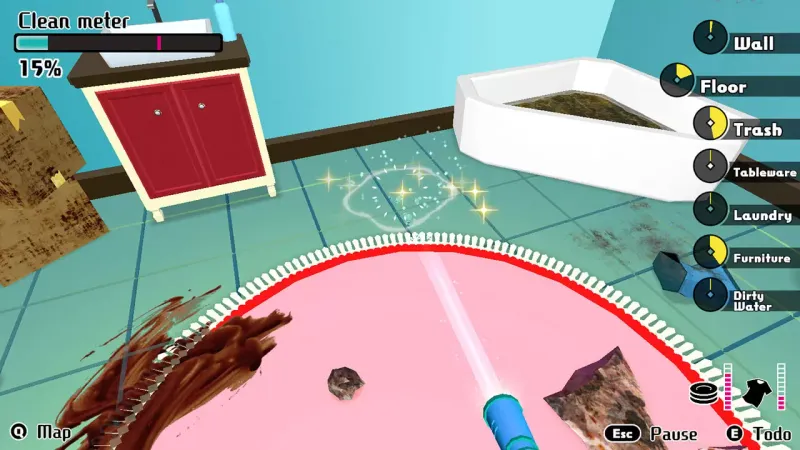Click the Pause label
800x450 pixels.
673,434
